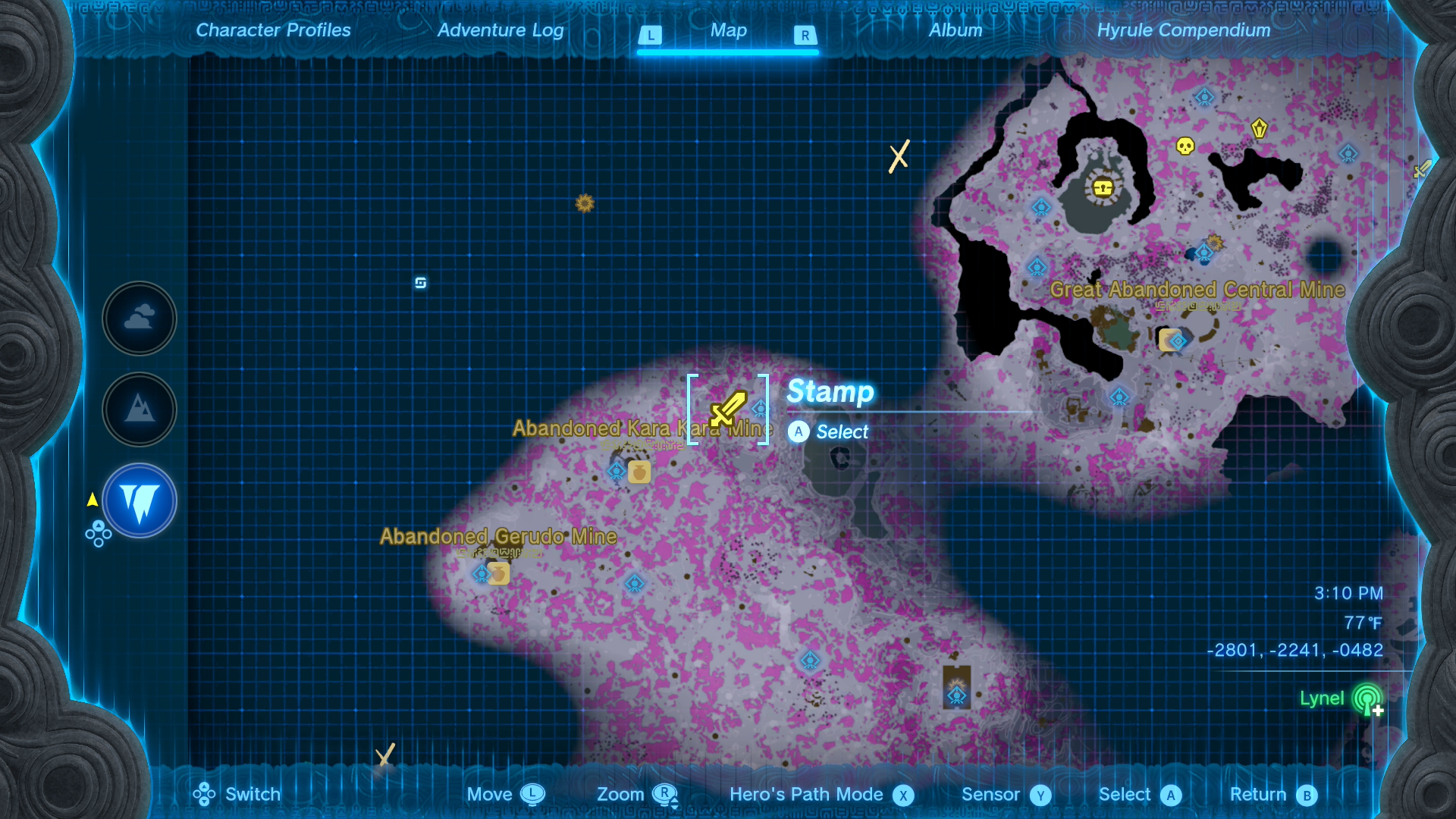This screenshot has width=1456, height=819.
Task: Select the gold flower marker in open water area
Action: tap(583, 203)
